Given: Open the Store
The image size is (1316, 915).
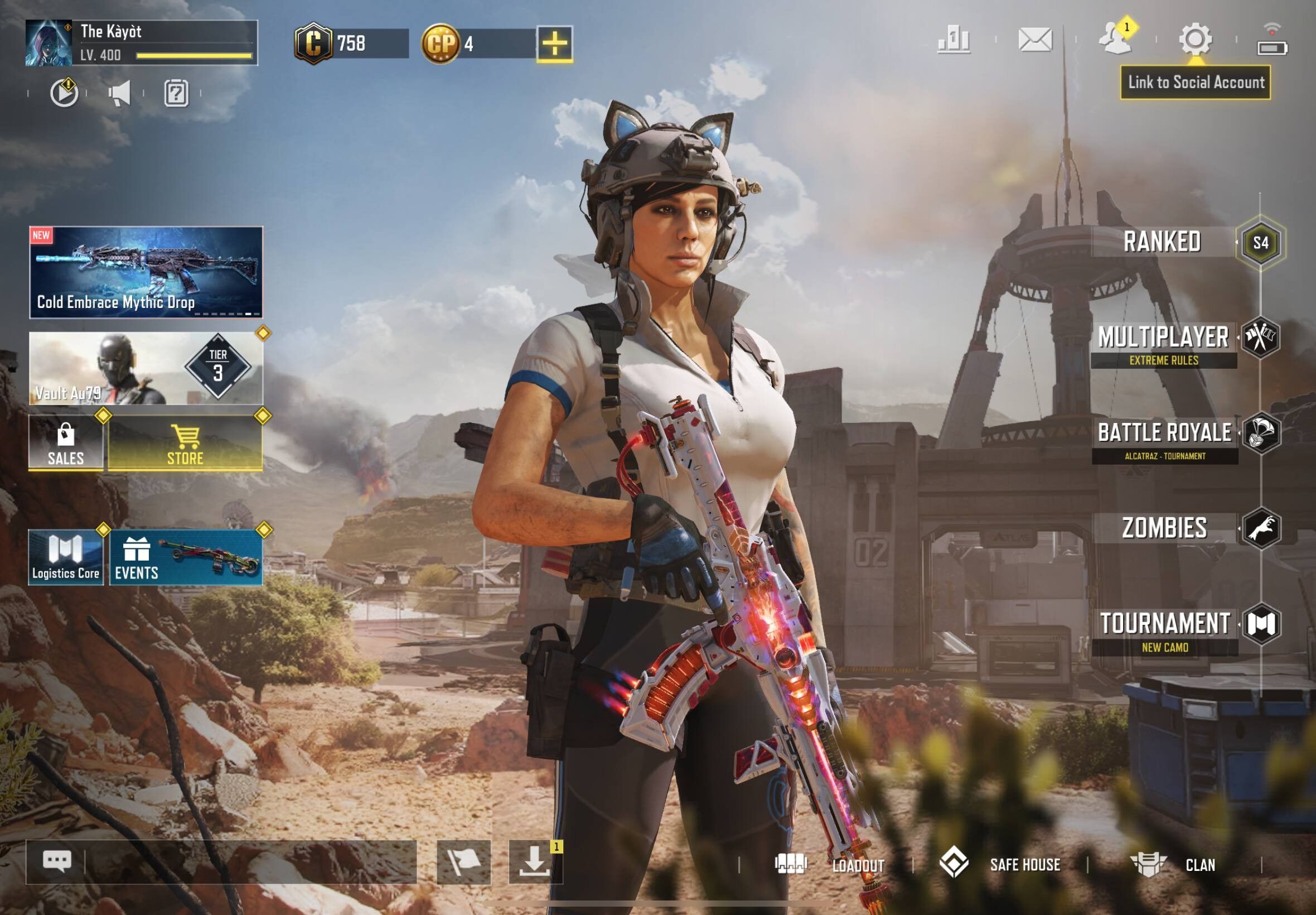Looking at the screenshot, I should point(185,444).
